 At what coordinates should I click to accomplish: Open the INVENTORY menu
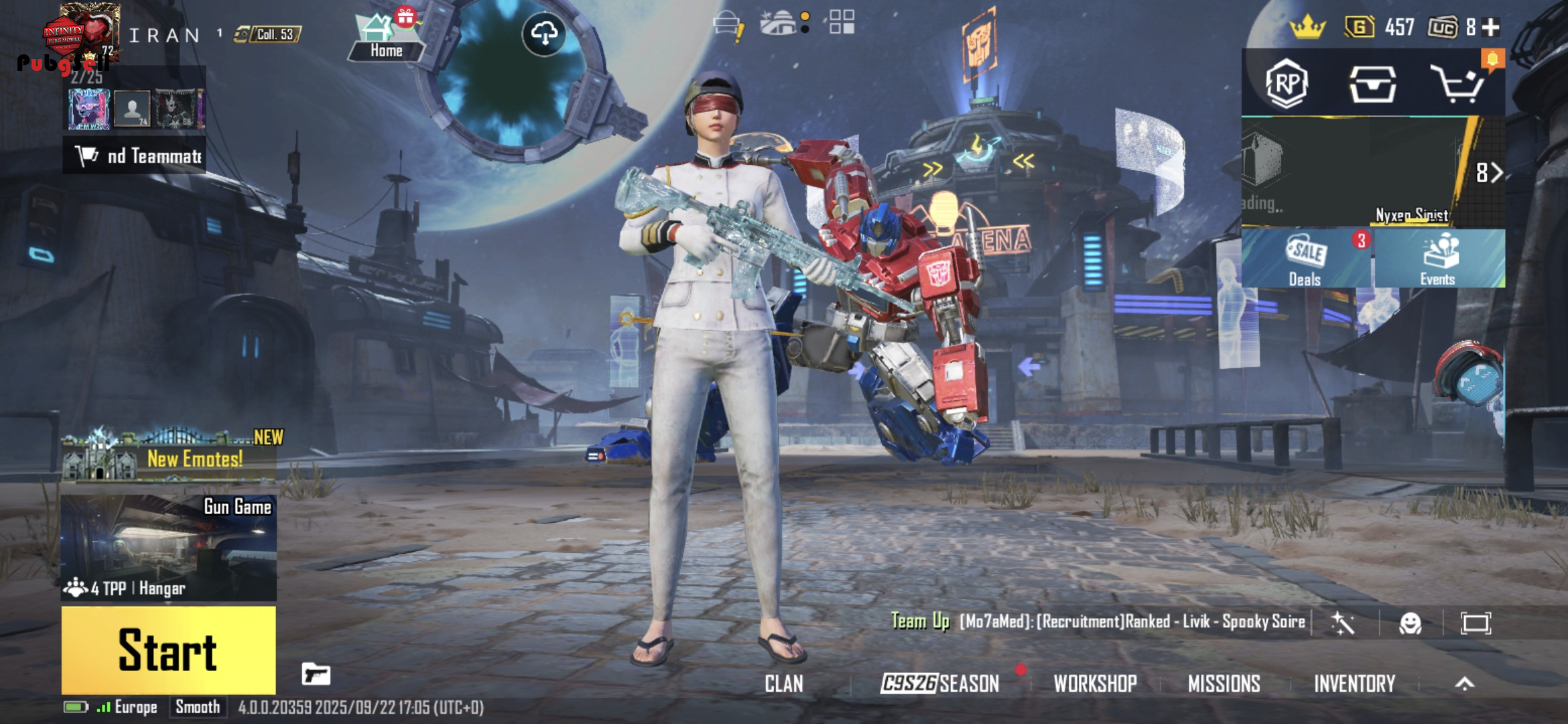pyautogui.click(x=1354, y=684)
